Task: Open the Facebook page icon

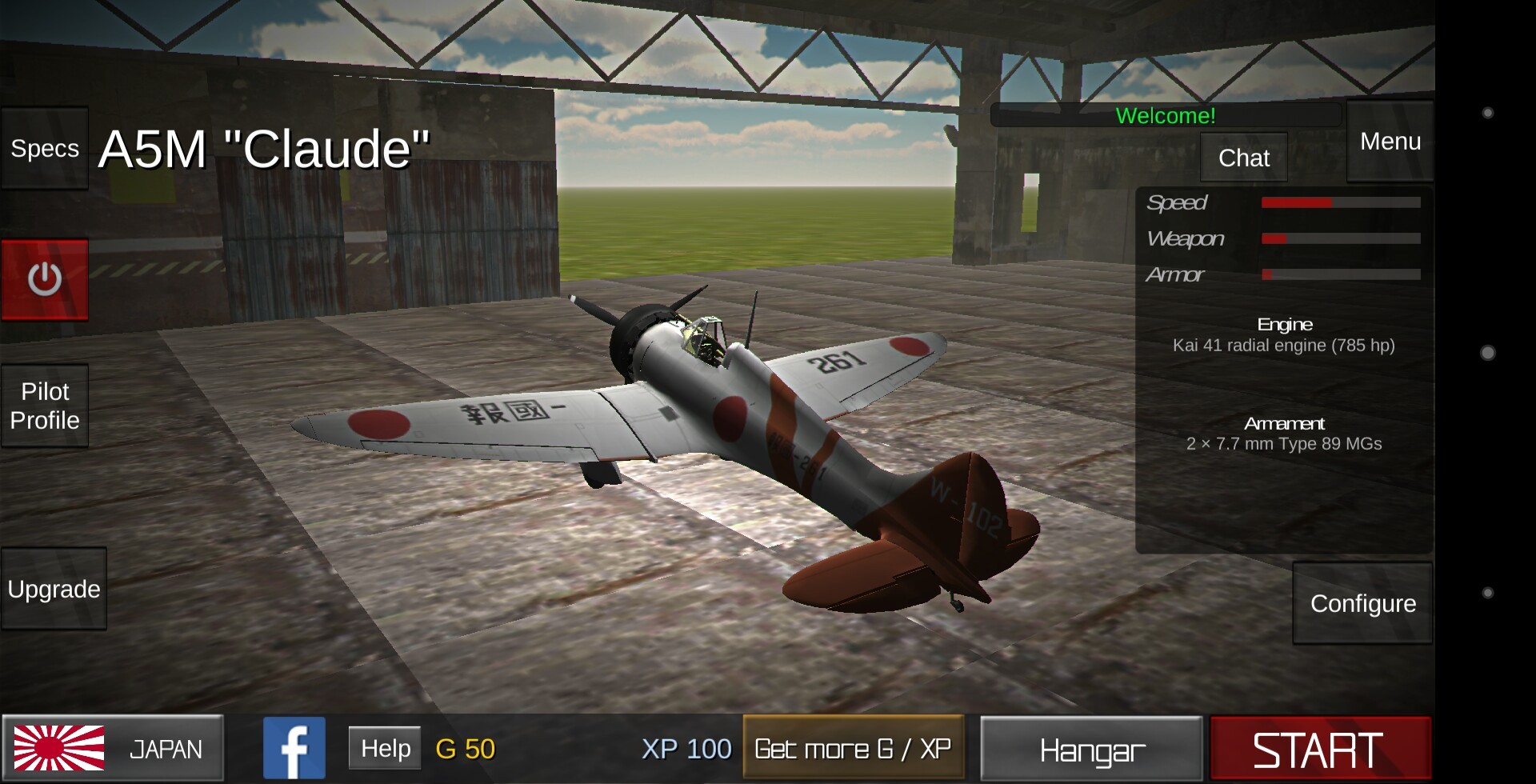Action: [294, 748]
